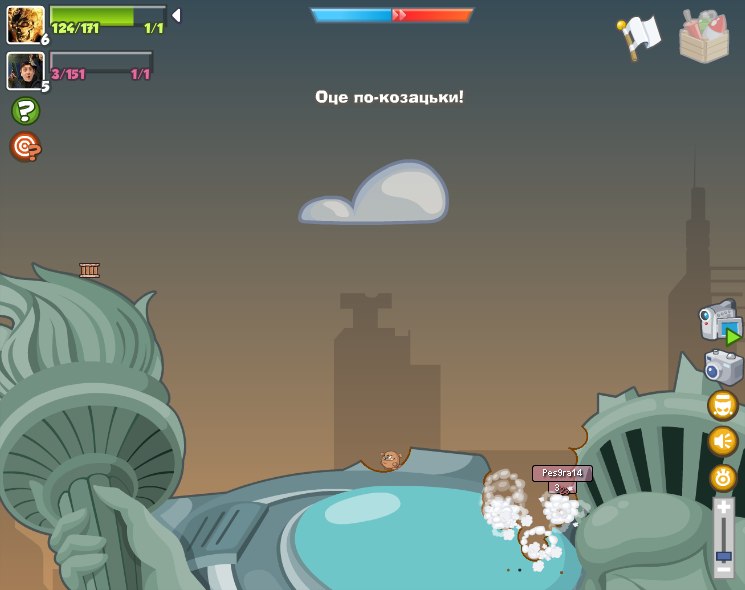This screenshot has height=590, width=745.
Task: Open the green question mark help button
Action: [25, 111]
